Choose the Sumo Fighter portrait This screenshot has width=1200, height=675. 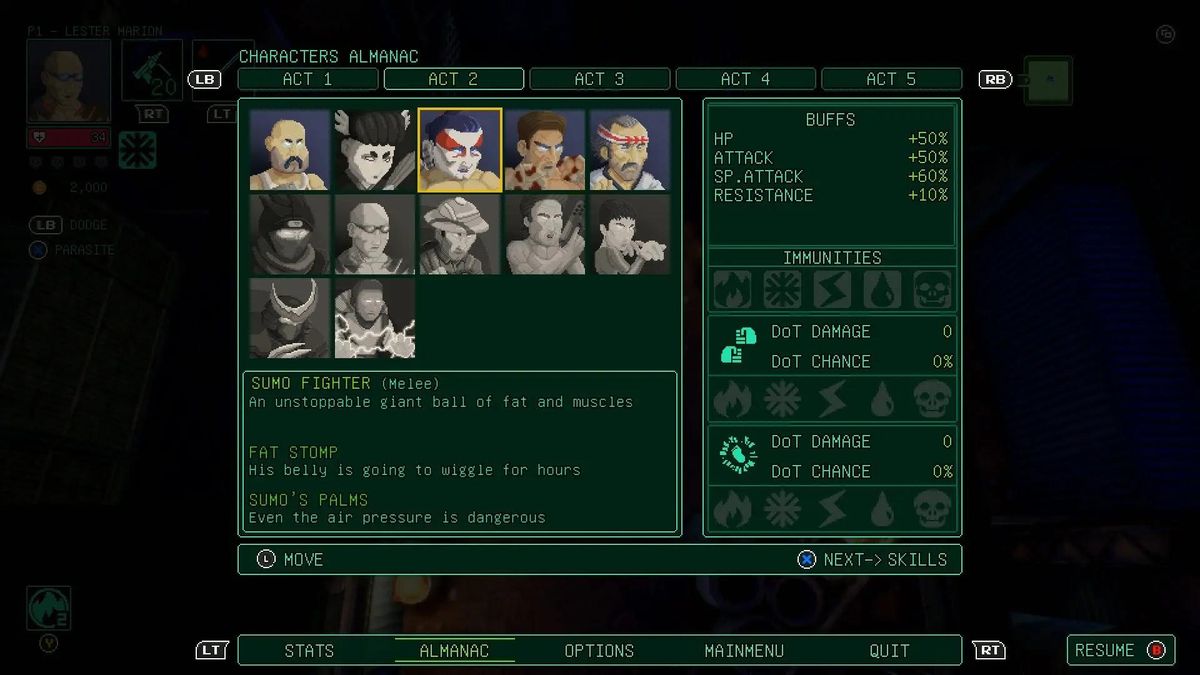(460, 150)
